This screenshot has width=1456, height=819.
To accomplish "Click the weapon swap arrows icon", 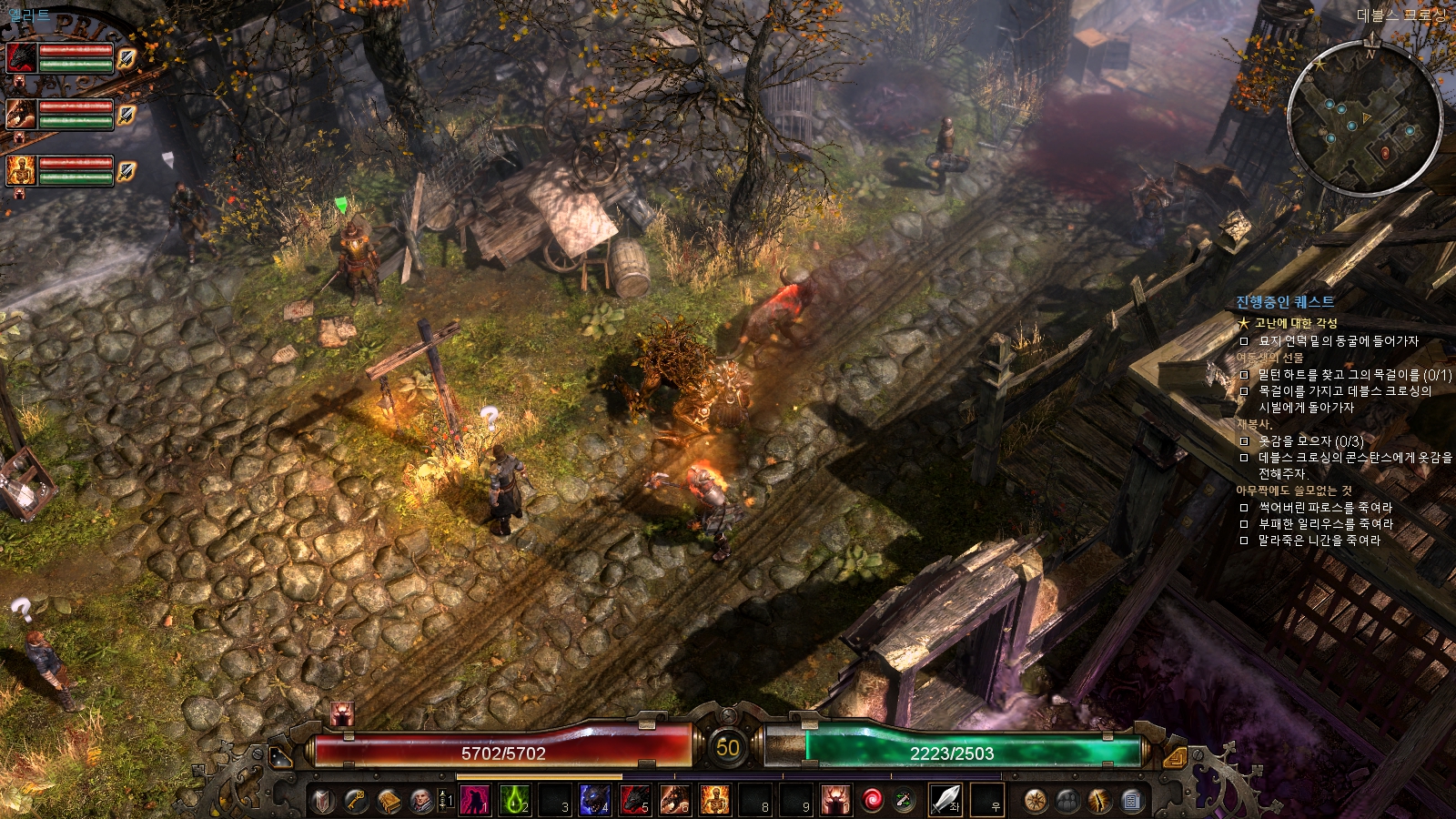I will pyautogui.click(x=904, y=801).
